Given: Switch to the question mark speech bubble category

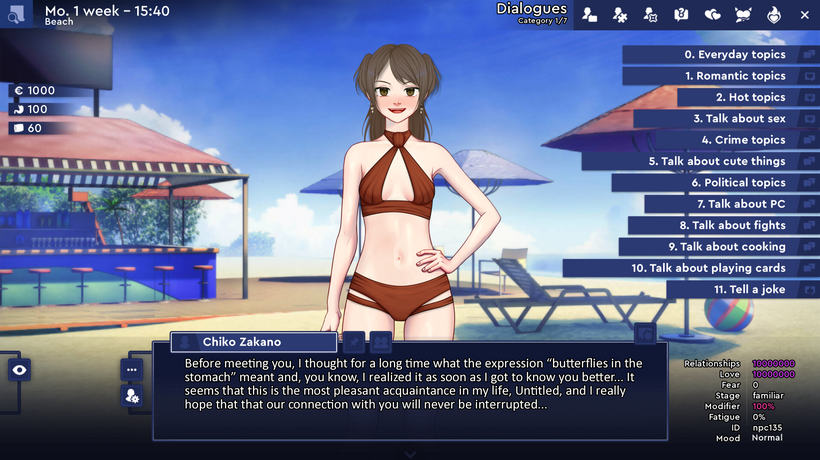Looking at the screenshot, I should 682,15.
